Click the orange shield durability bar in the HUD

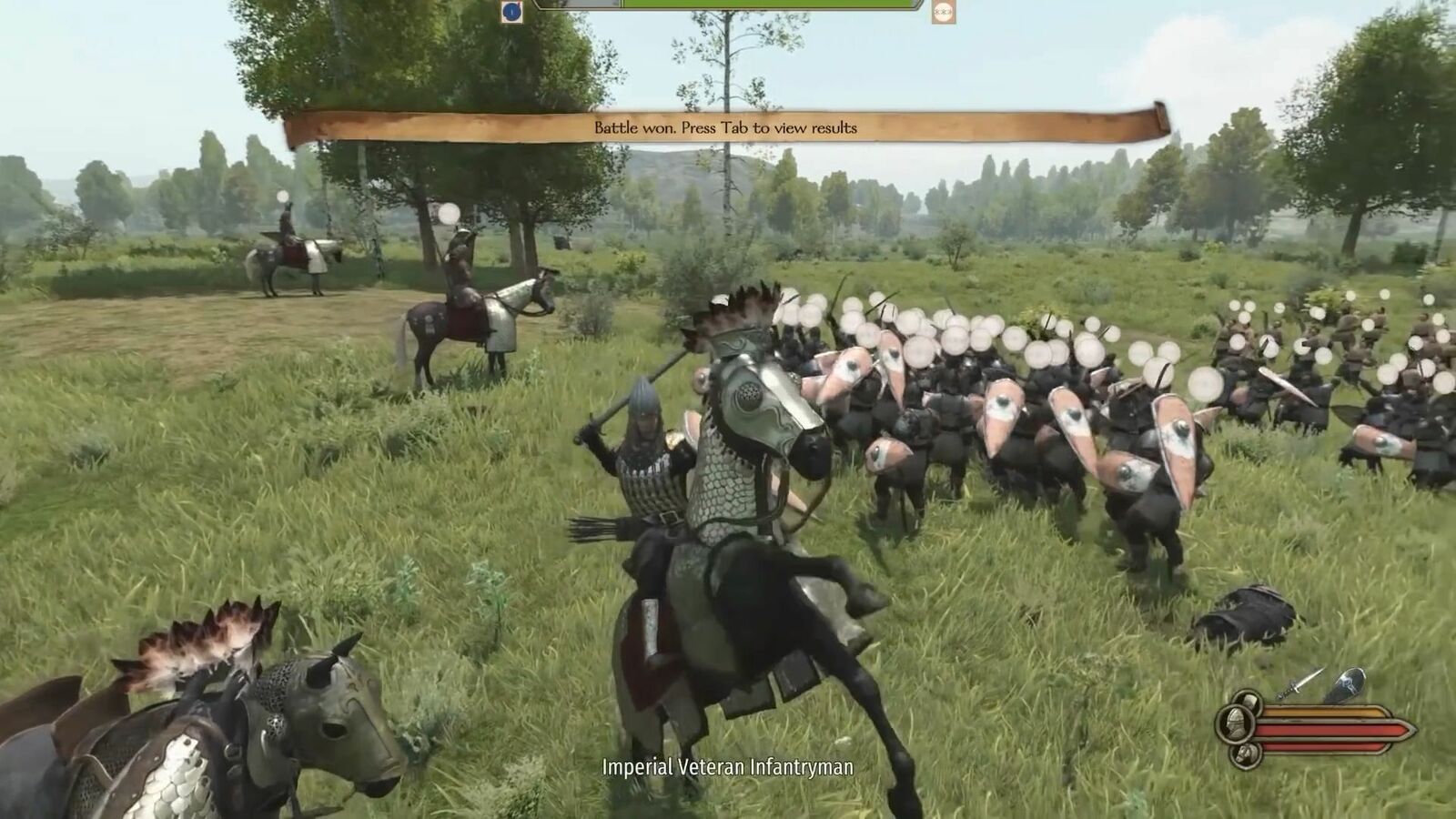coord(1329,712)
